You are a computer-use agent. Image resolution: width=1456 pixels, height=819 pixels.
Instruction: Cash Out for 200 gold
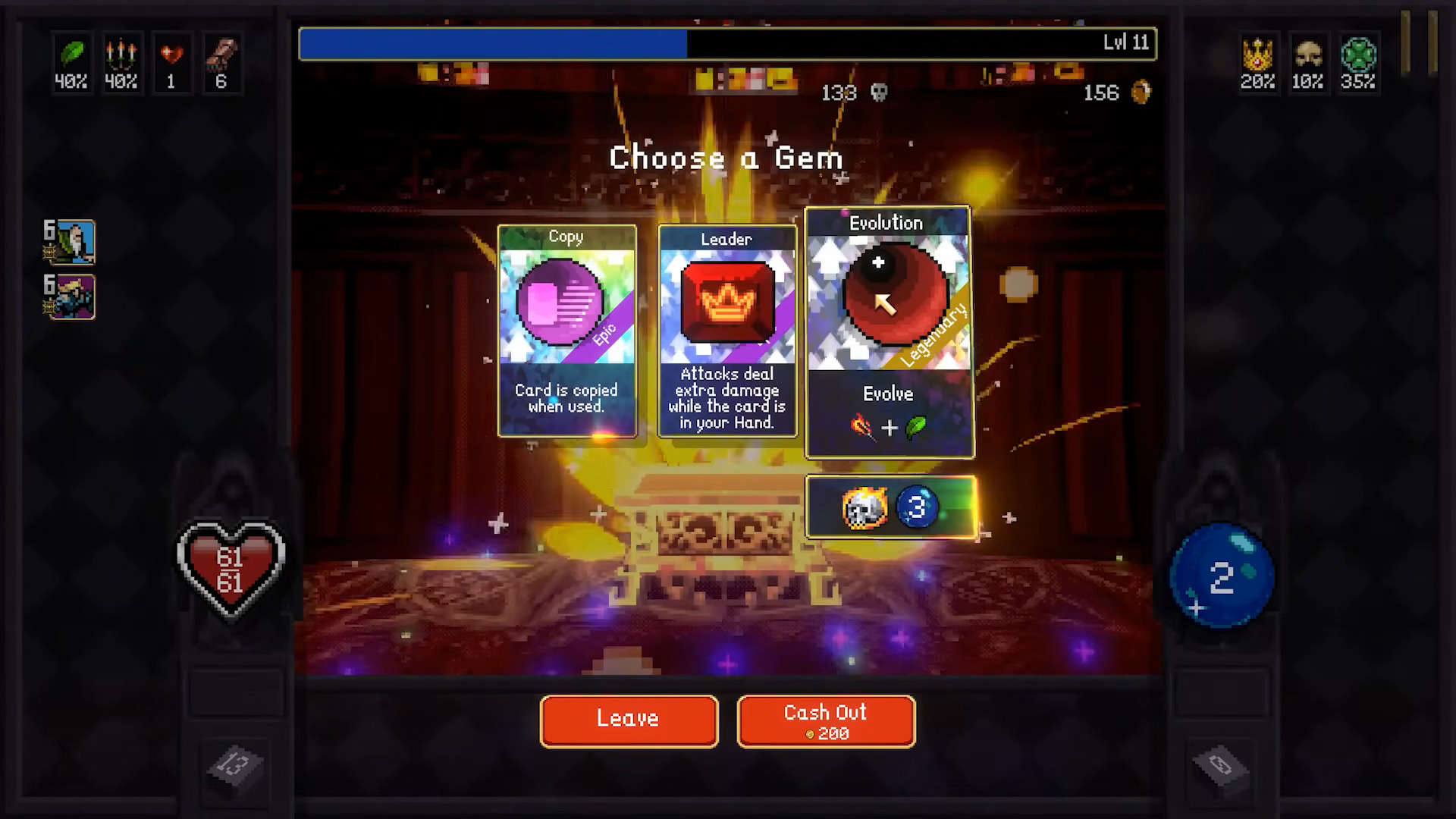point(826,720)
